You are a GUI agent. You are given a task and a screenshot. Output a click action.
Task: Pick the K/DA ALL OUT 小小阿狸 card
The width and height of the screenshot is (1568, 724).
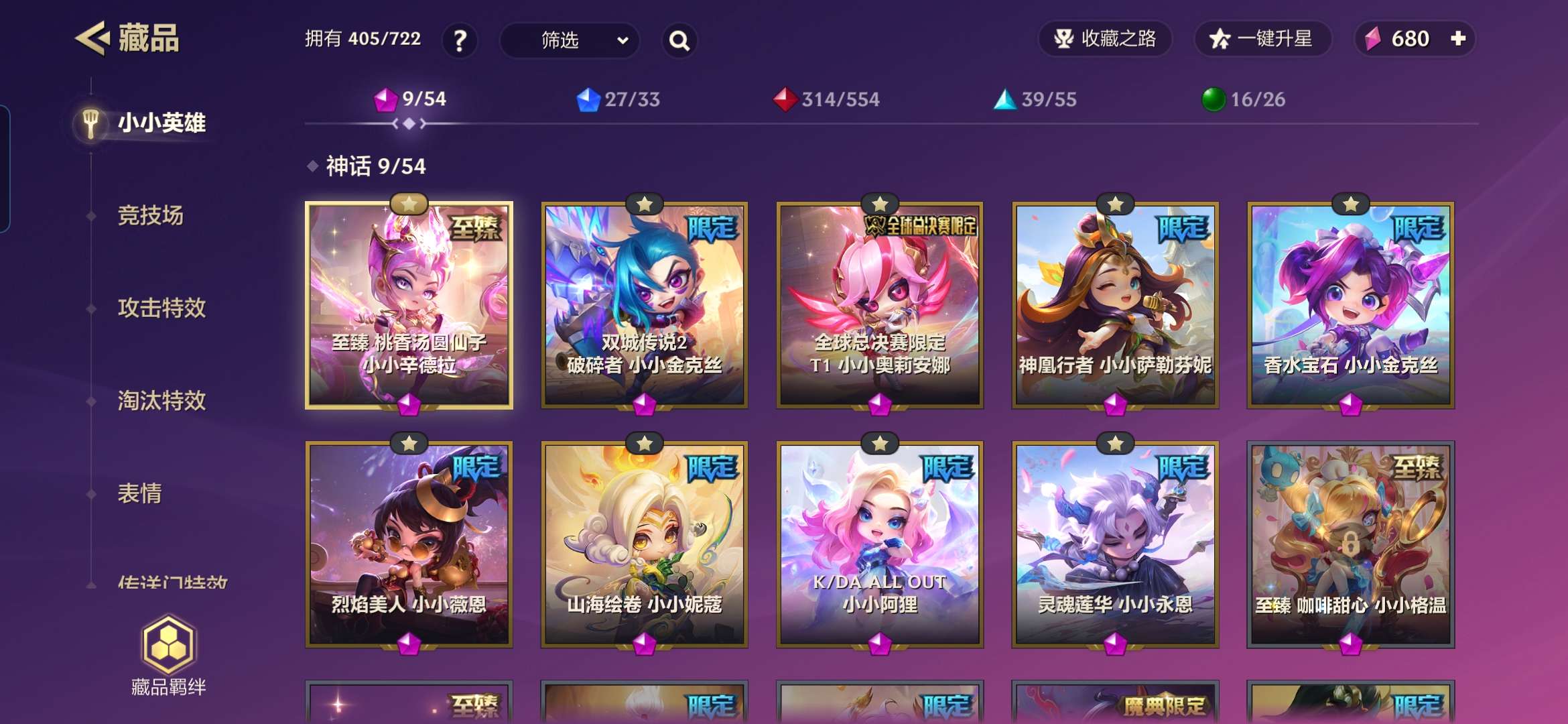pos(880,544)
